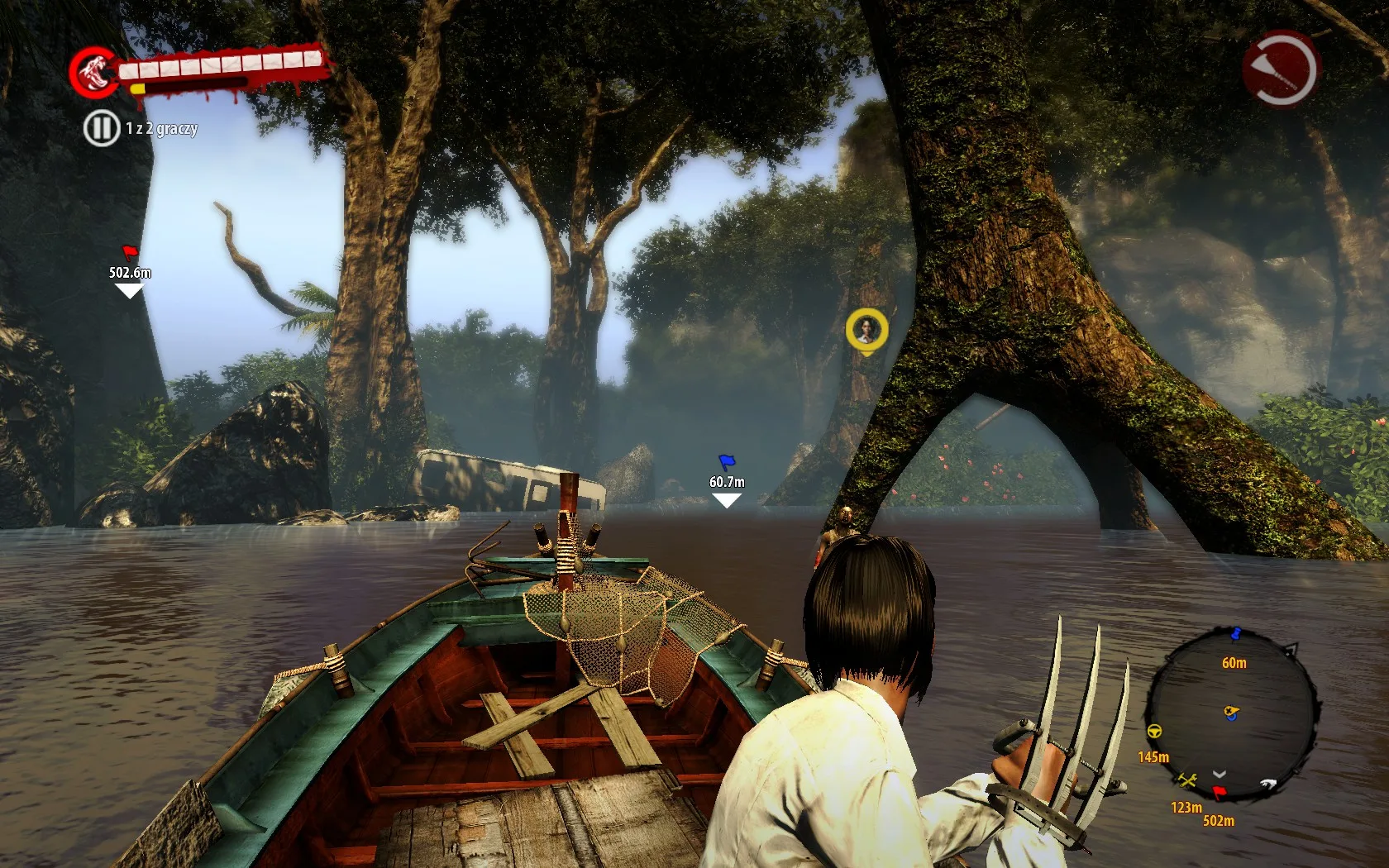Click the steering wheel vehicle marker on minimap
The width and height of the screenshot is (1389, 868).
point(1155,731)
